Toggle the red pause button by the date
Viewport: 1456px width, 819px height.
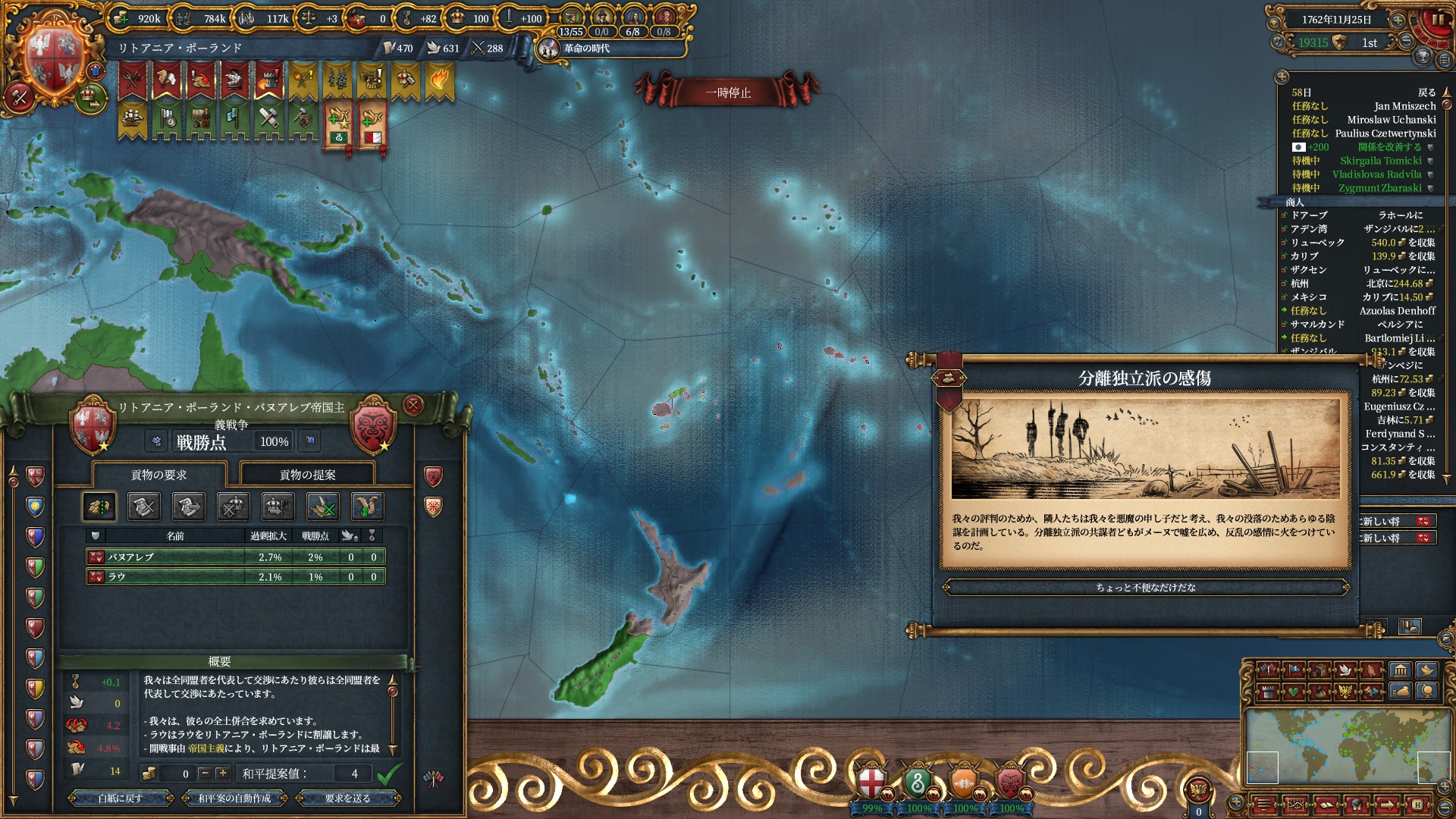(1437, 20)
